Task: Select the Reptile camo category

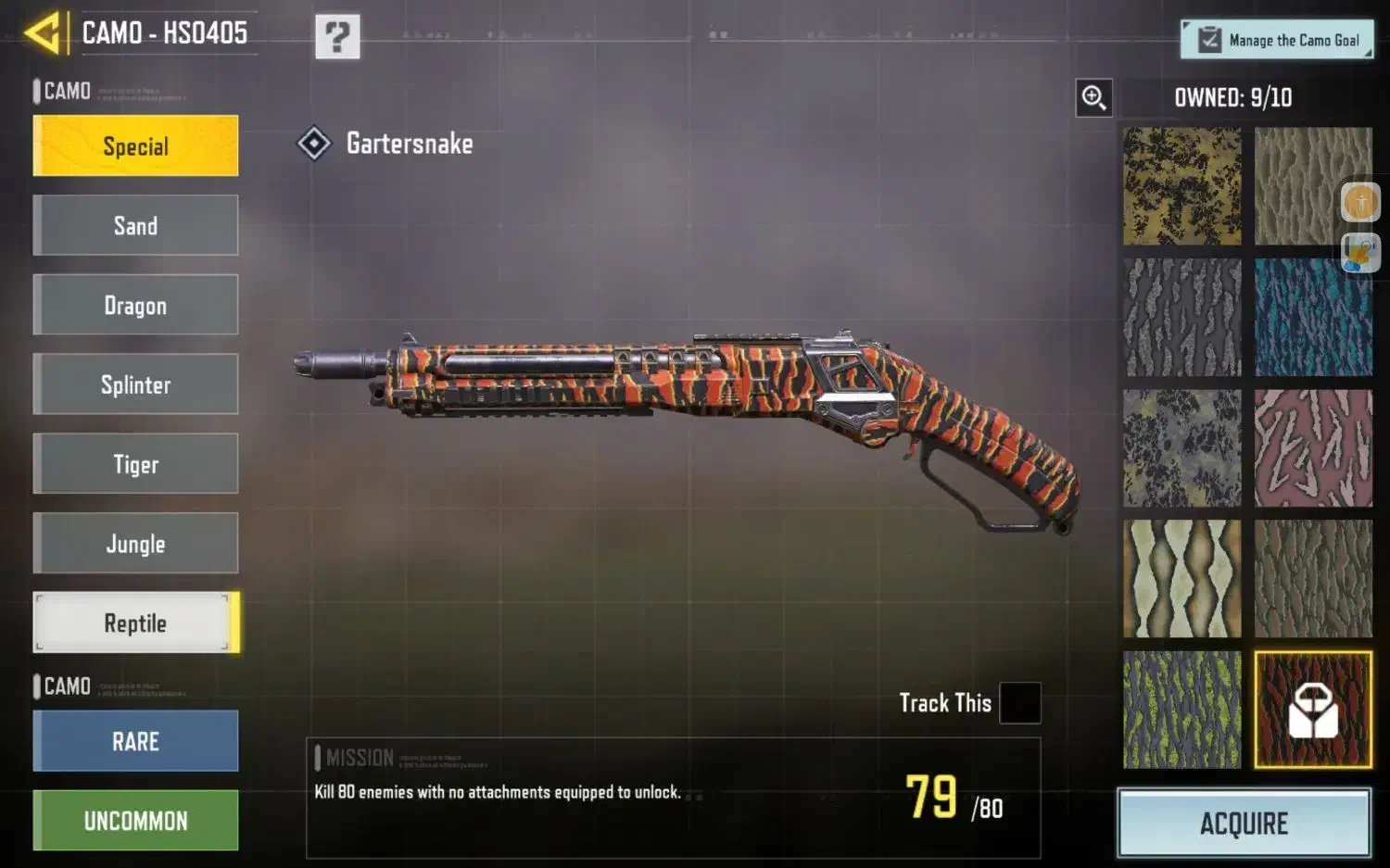Action: (x=135, y=623)
